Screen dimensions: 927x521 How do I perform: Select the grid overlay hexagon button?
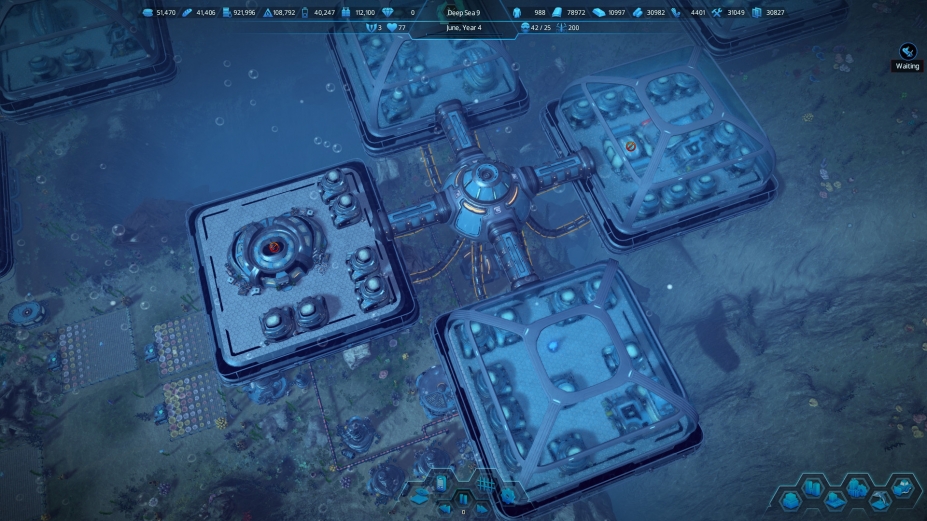coord(485,484)
